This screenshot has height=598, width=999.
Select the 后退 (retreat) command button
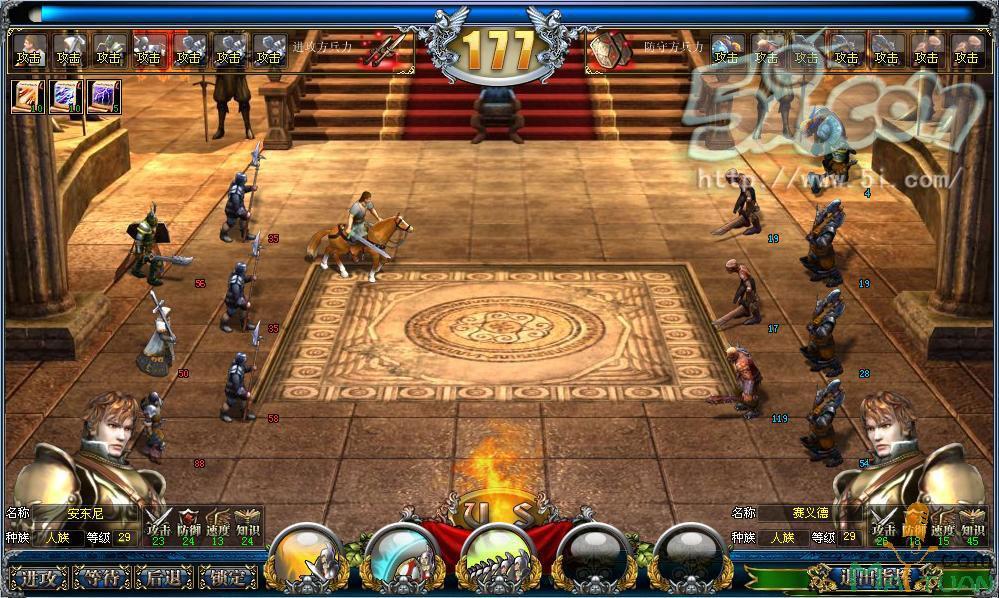coord(165,578)
